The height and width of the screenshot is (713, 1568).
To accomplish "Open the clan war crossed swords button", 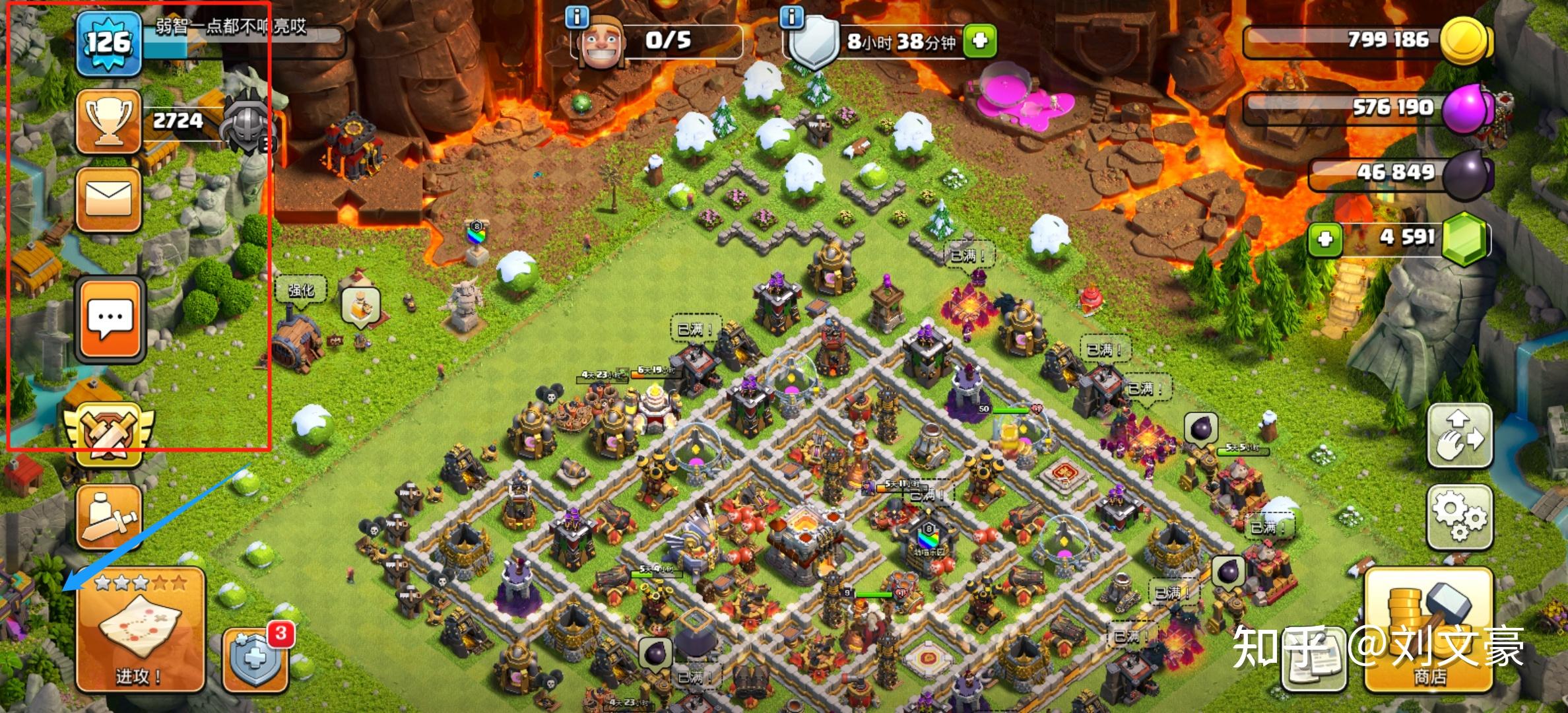I will tap(108, 434).
